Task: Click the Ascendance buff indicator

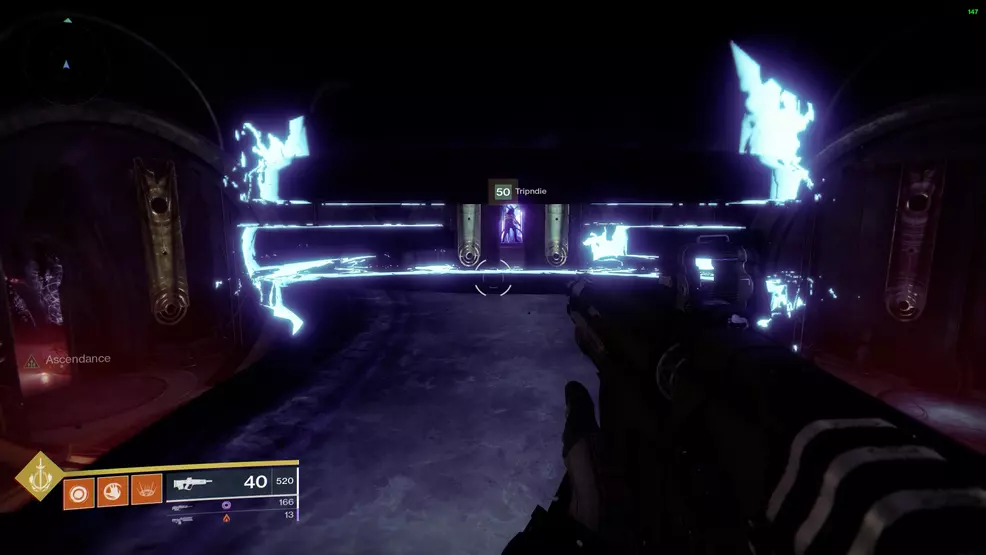Action: (70, 359)
